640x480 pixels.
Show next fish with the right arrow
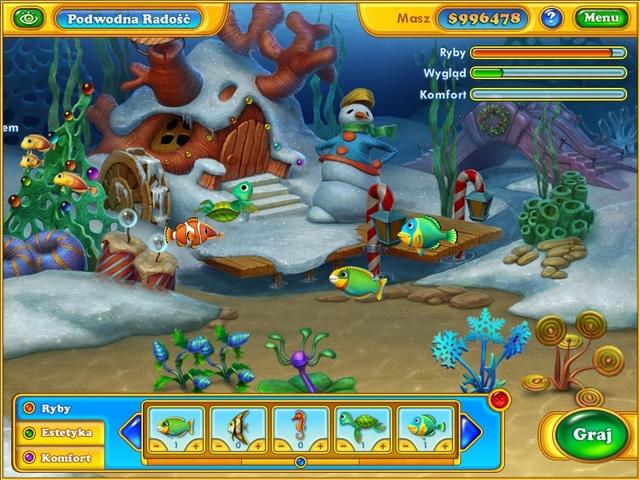471,433
